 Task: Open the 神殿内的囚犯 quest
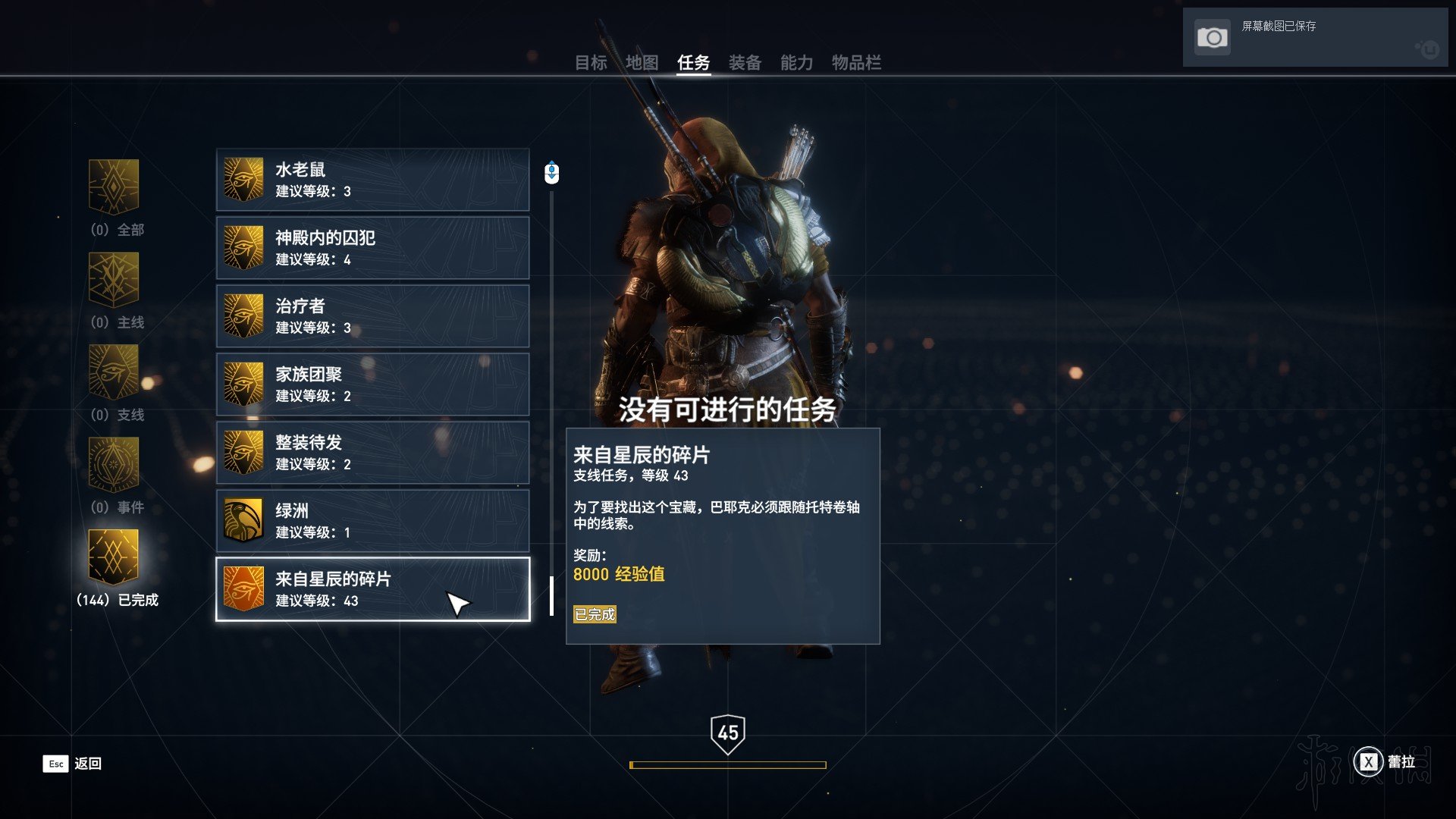click(x=372, y=248)
